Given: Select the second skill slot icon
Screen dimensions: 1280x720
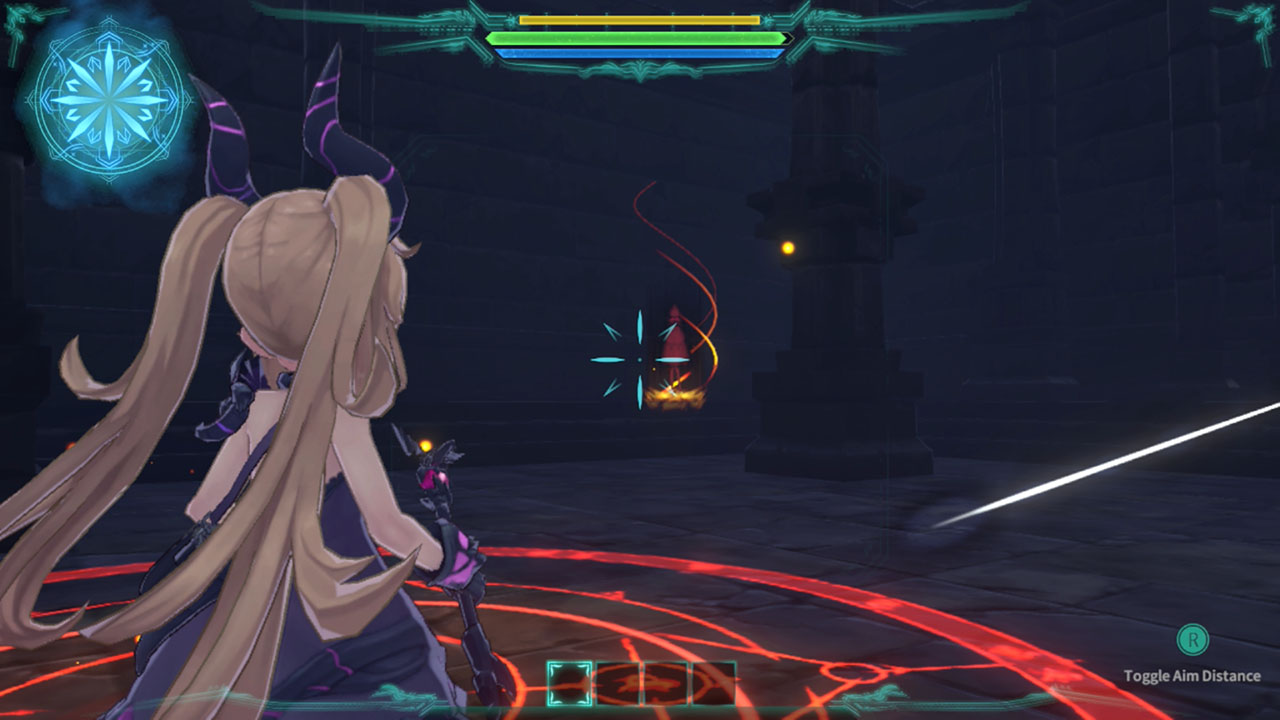Looking at the screenshot, I should tap(618, 680).
